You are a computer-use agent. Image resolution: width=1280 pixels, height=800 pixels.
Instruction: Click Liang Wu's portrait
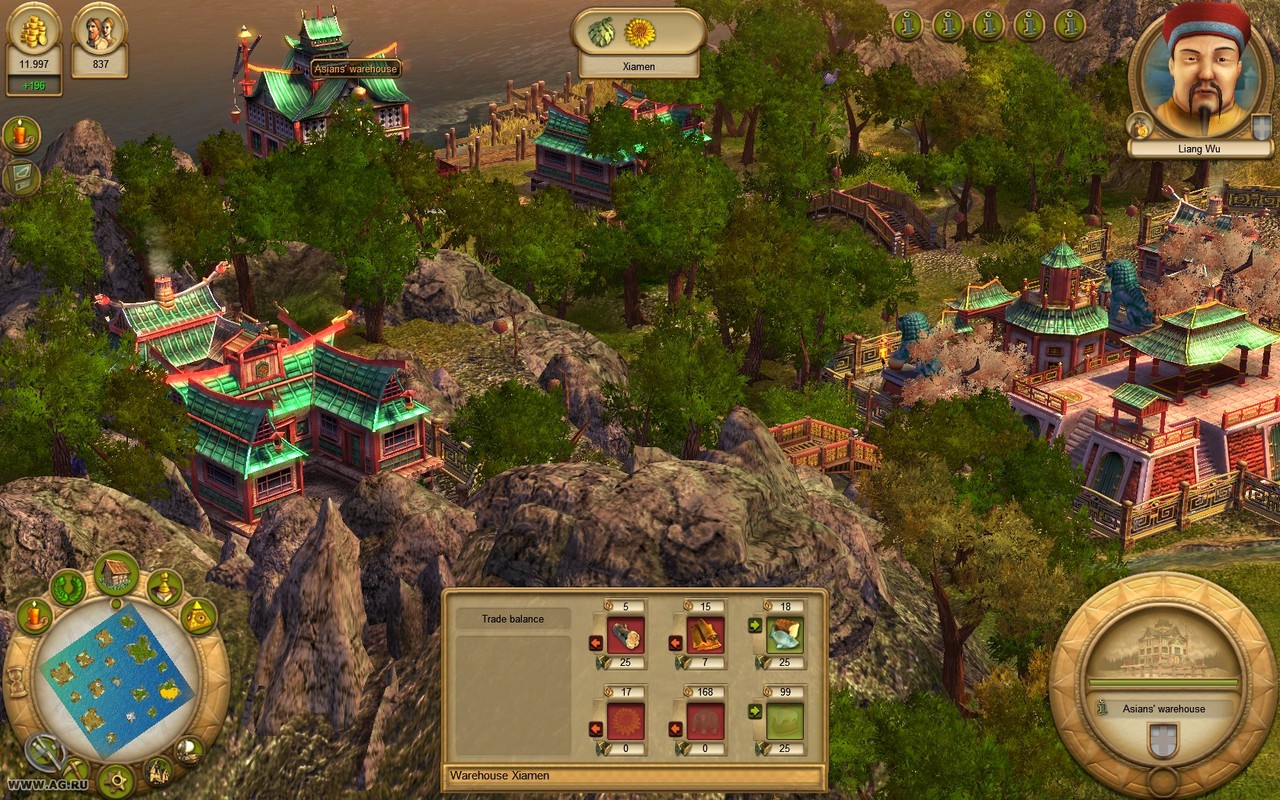[x=1201, y=75]
